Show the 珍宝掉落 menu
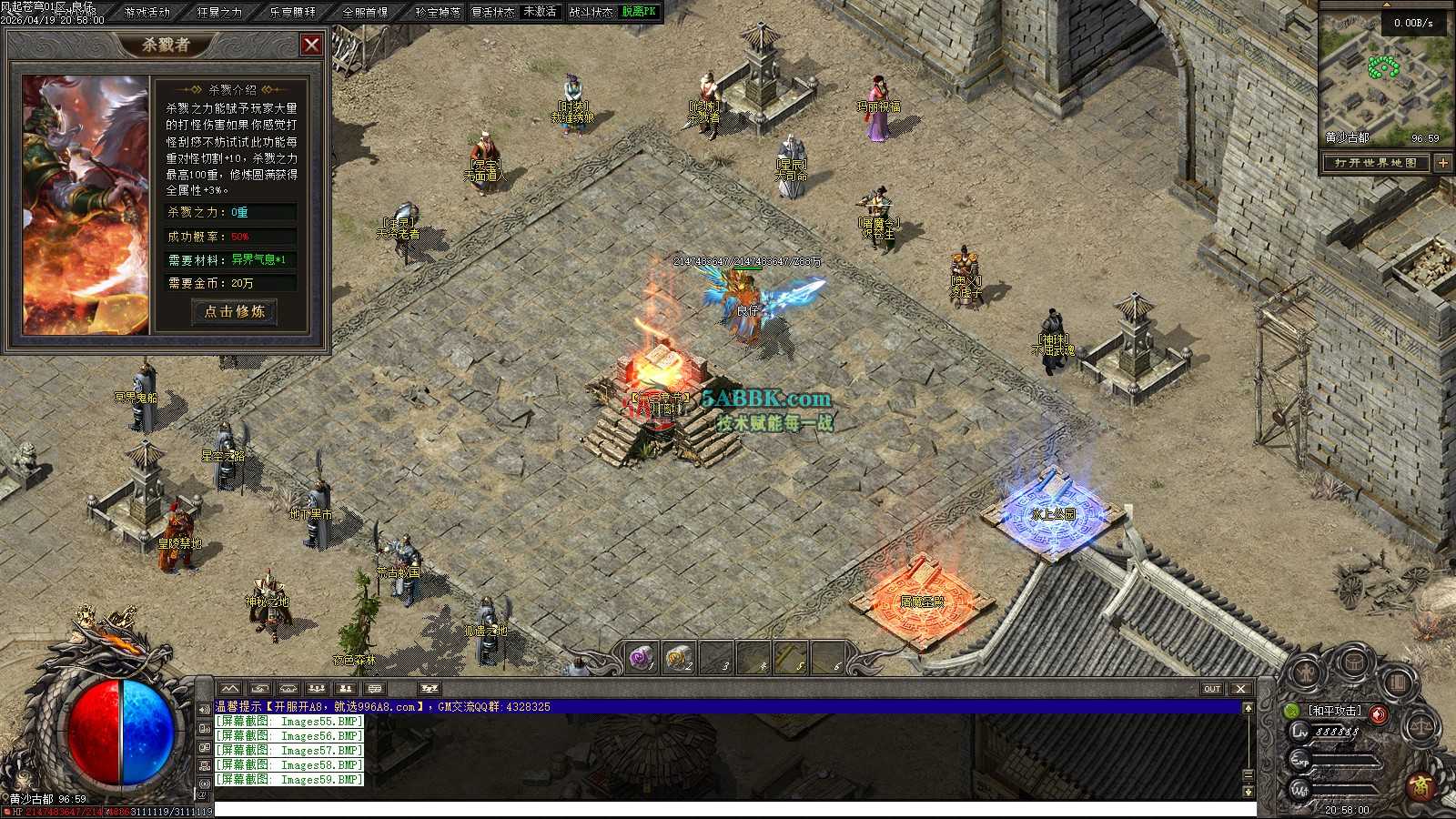 437,12
